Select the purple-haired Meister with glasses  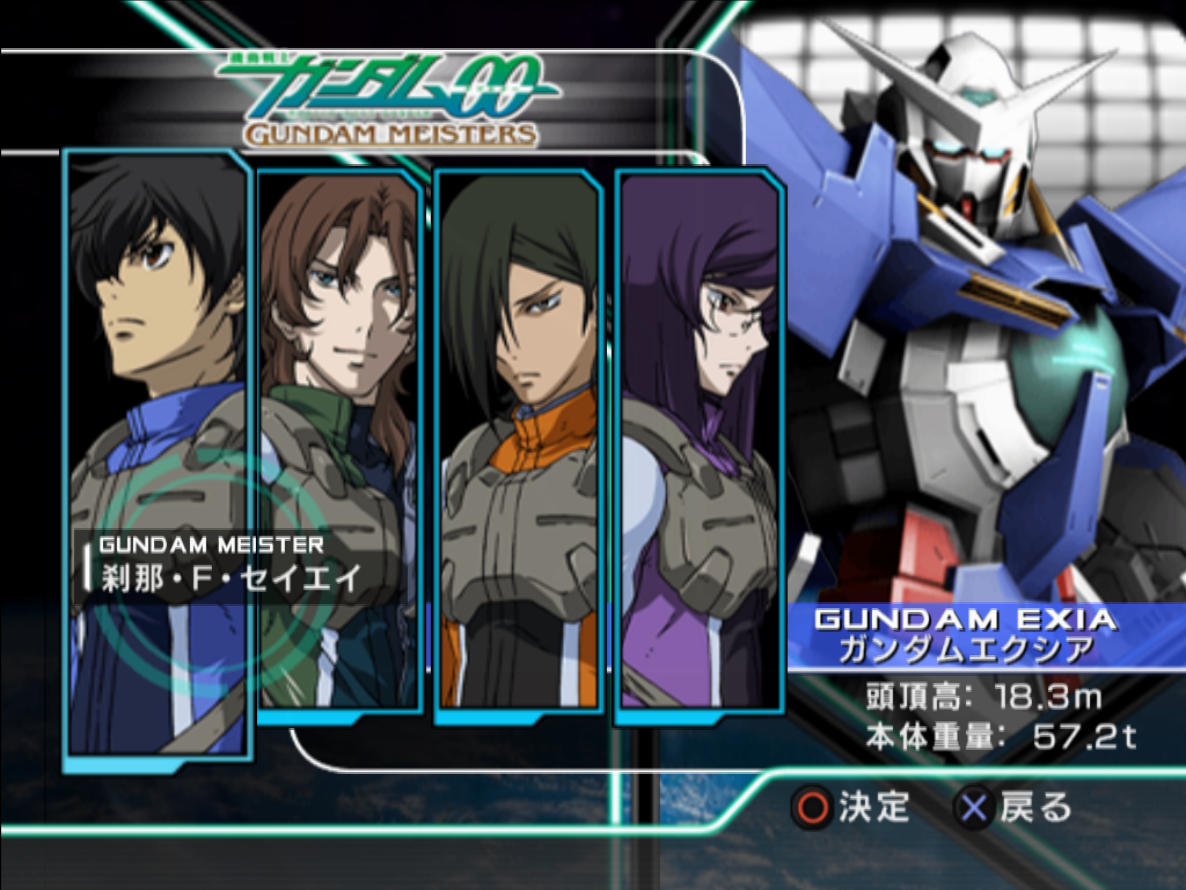click(700, 430)
